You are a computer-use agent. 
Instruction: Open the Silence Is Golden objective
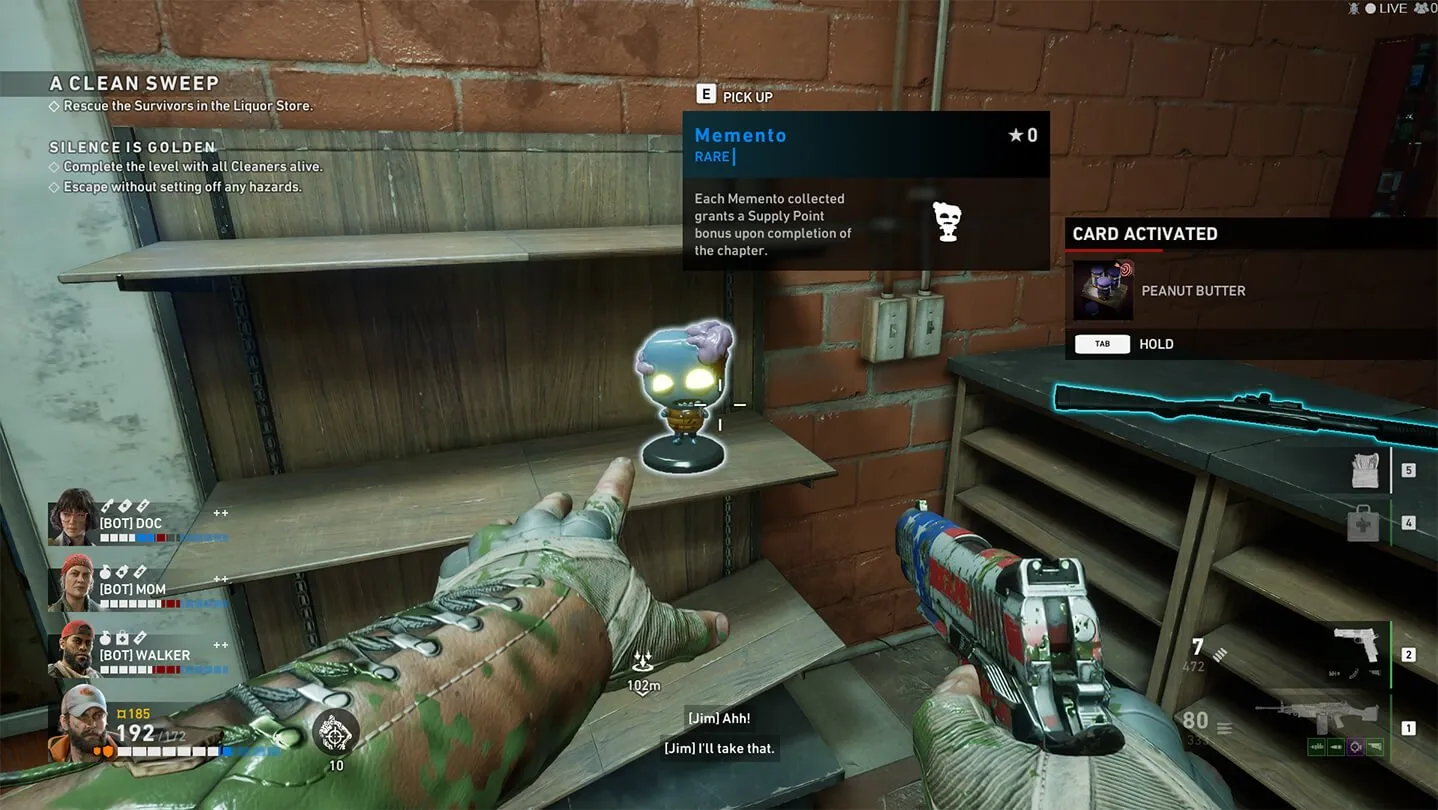pyautogui.click(x=132, y=147)
